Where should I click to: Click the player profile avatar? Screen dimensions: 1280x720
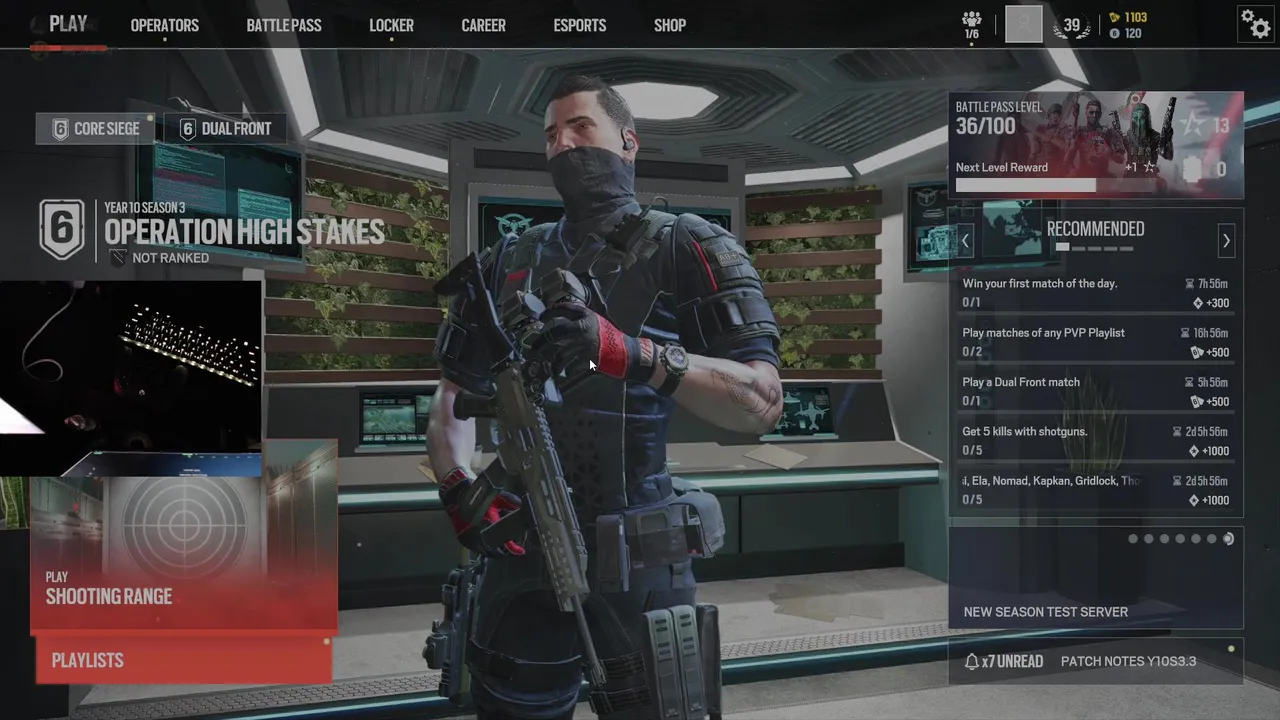click(x=1023, y=24)
